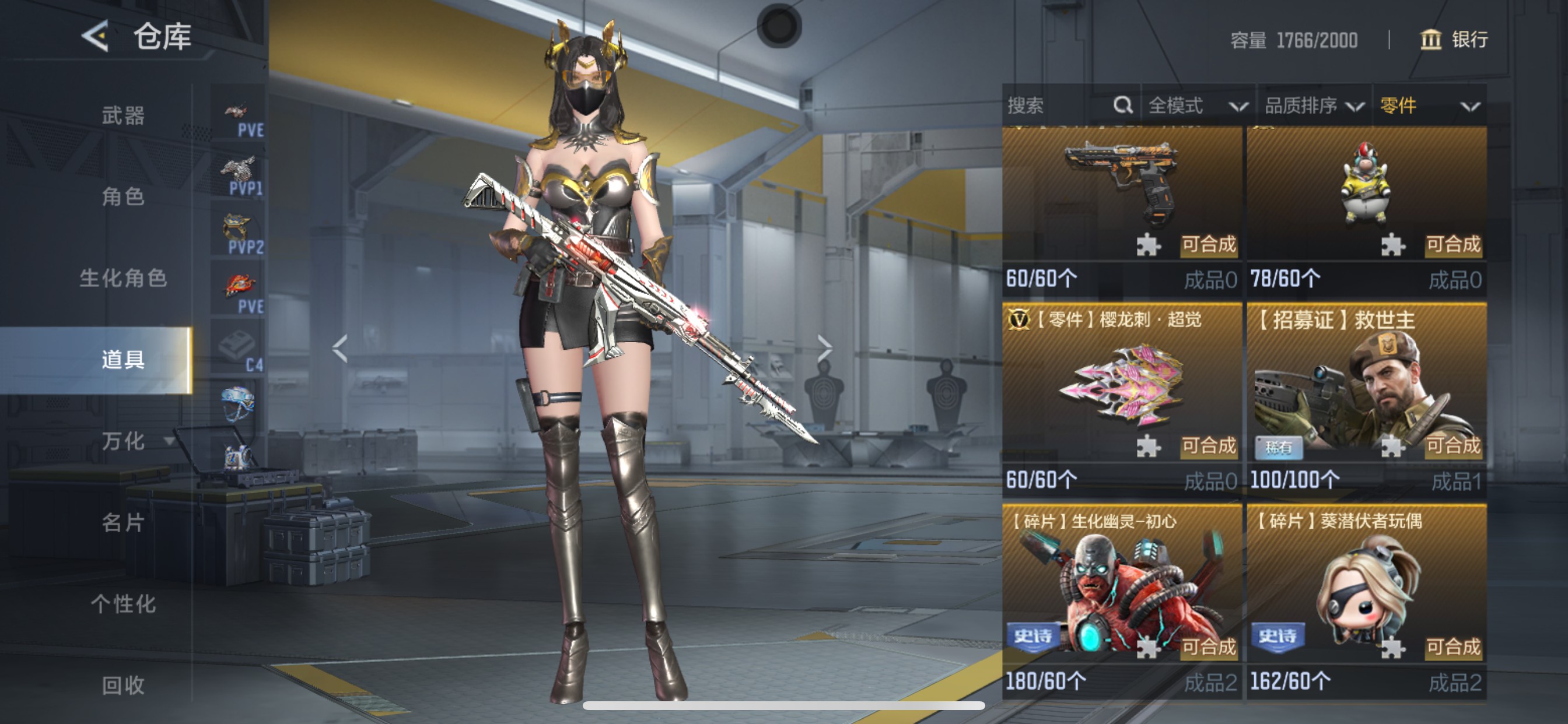Go back using the warehouse back arrow
Viewport: 1568px width, 724px height.
[x=96, y=36]
